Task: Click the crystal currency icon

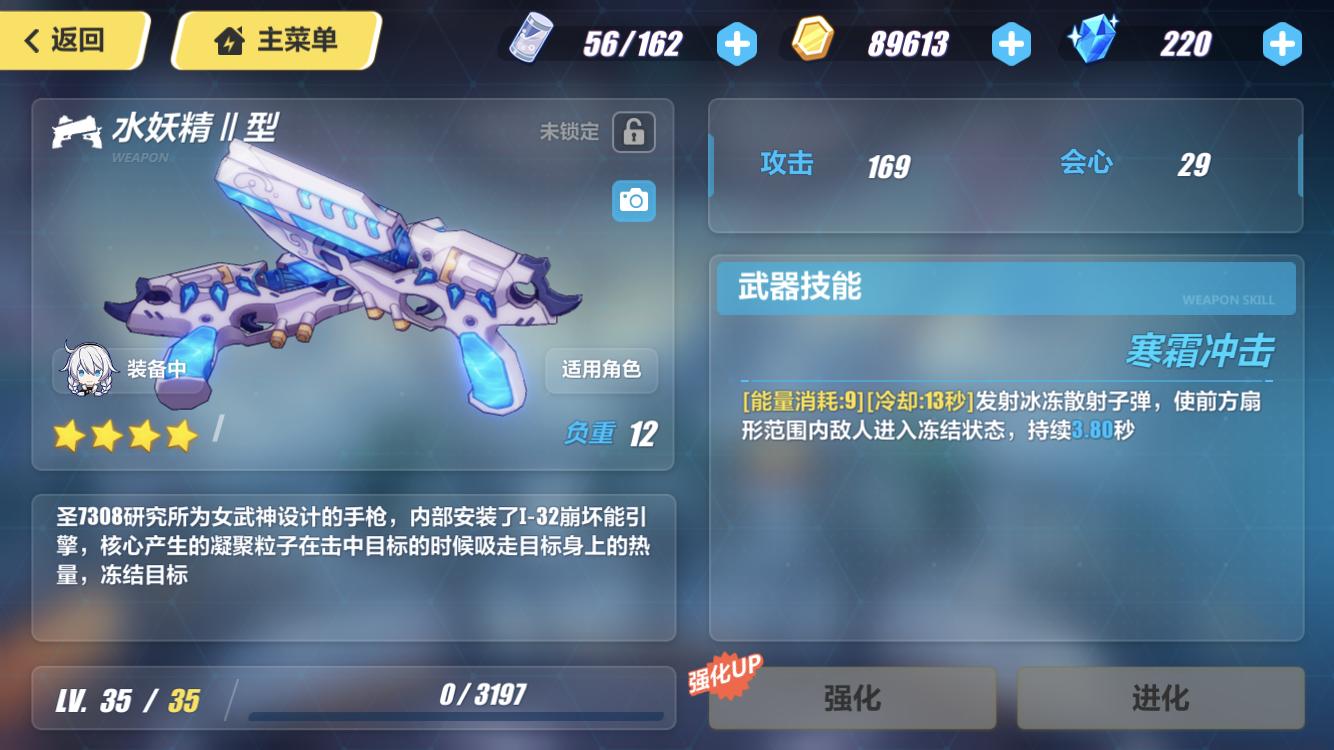Action: tap(1092, 43)
